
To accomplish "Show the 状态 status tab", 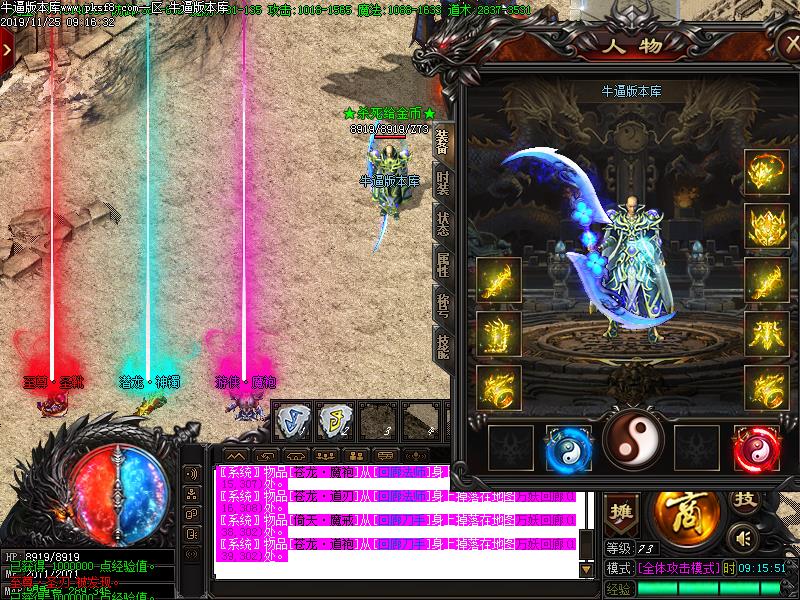I will [x=443, y=222].
